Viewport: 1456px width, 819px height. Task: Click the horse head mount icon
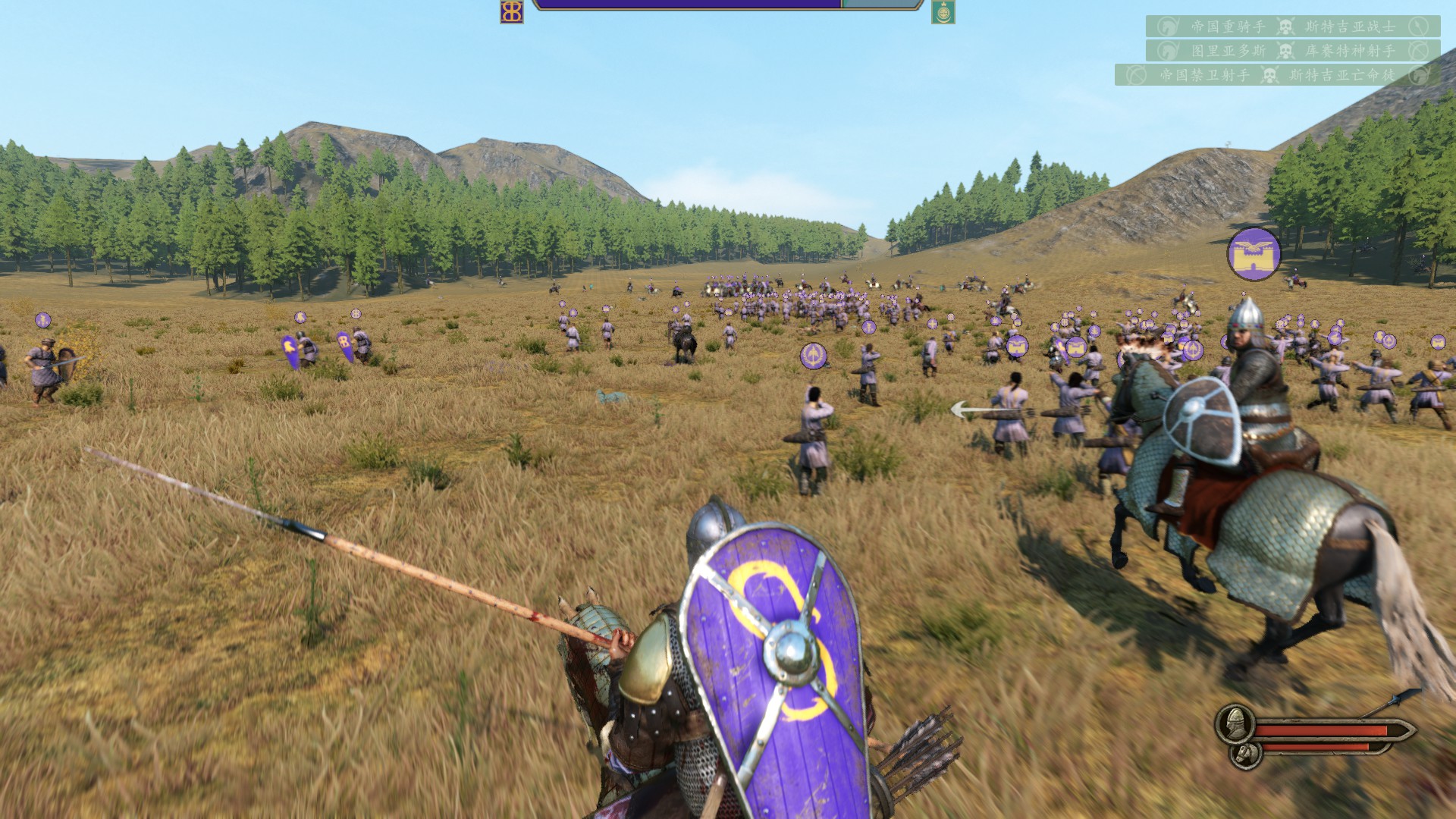pos(1244,753)
